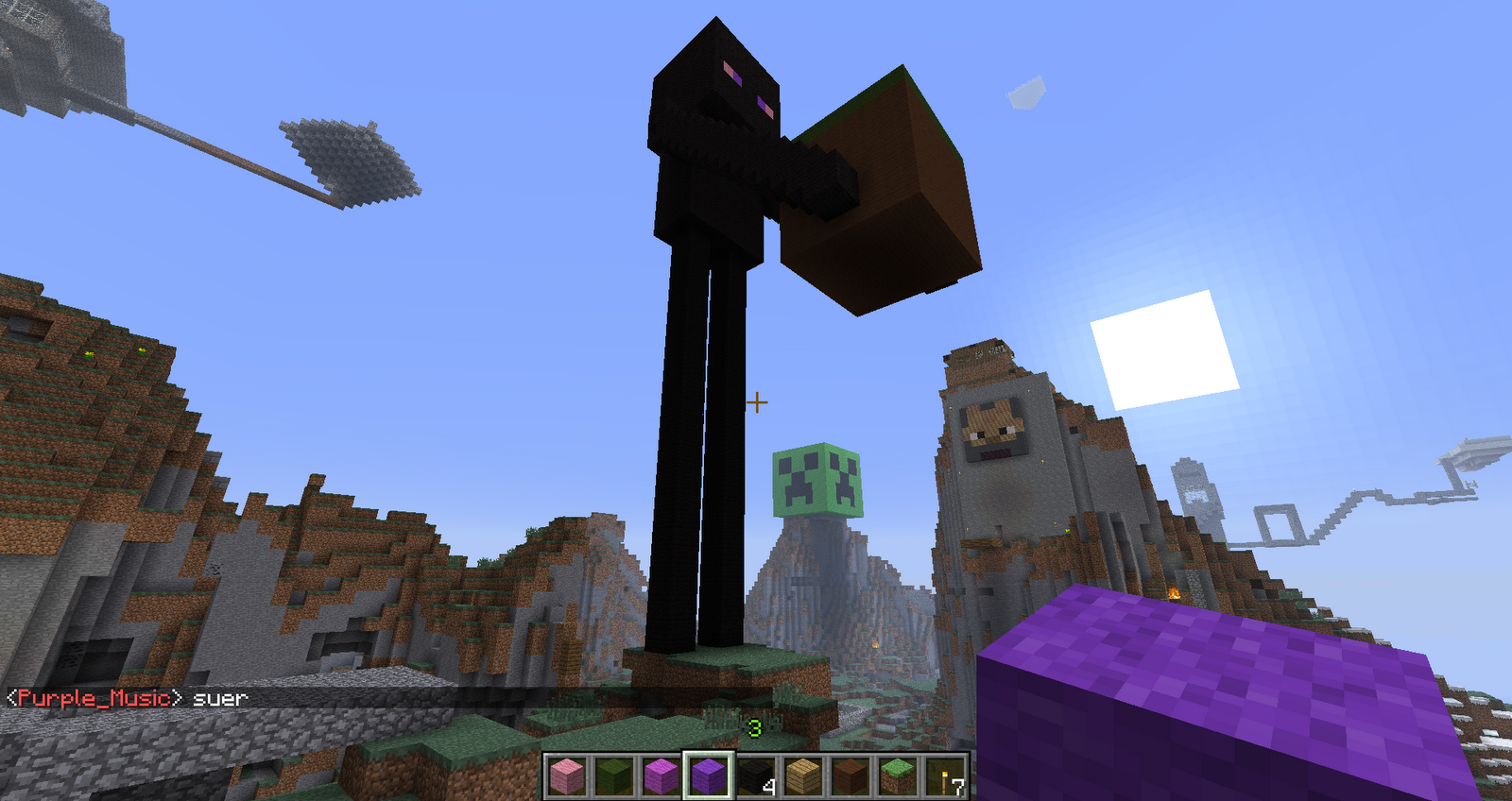Select the dark green wool block
Screen dimensions: 1512x801
pos(613,776)
